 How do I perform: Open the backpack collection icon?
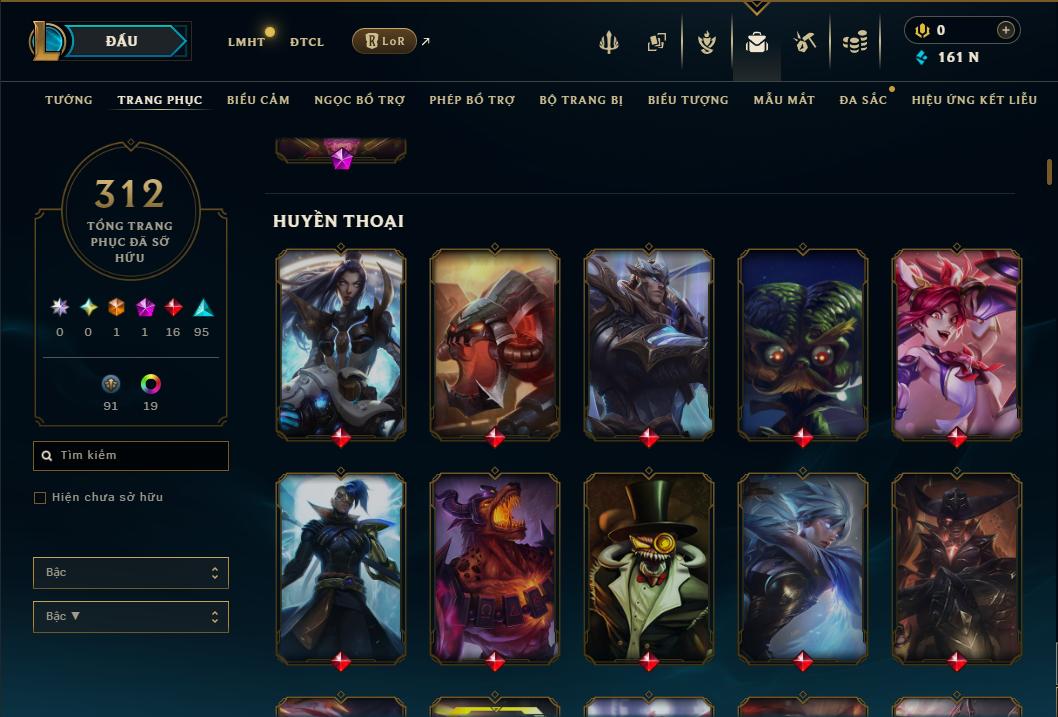point(757,42)
